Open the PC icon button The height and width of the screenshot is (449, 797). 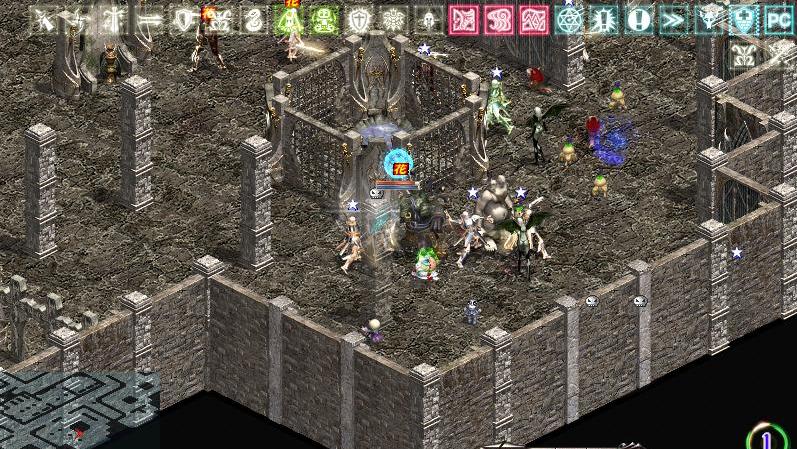[779, 20]
